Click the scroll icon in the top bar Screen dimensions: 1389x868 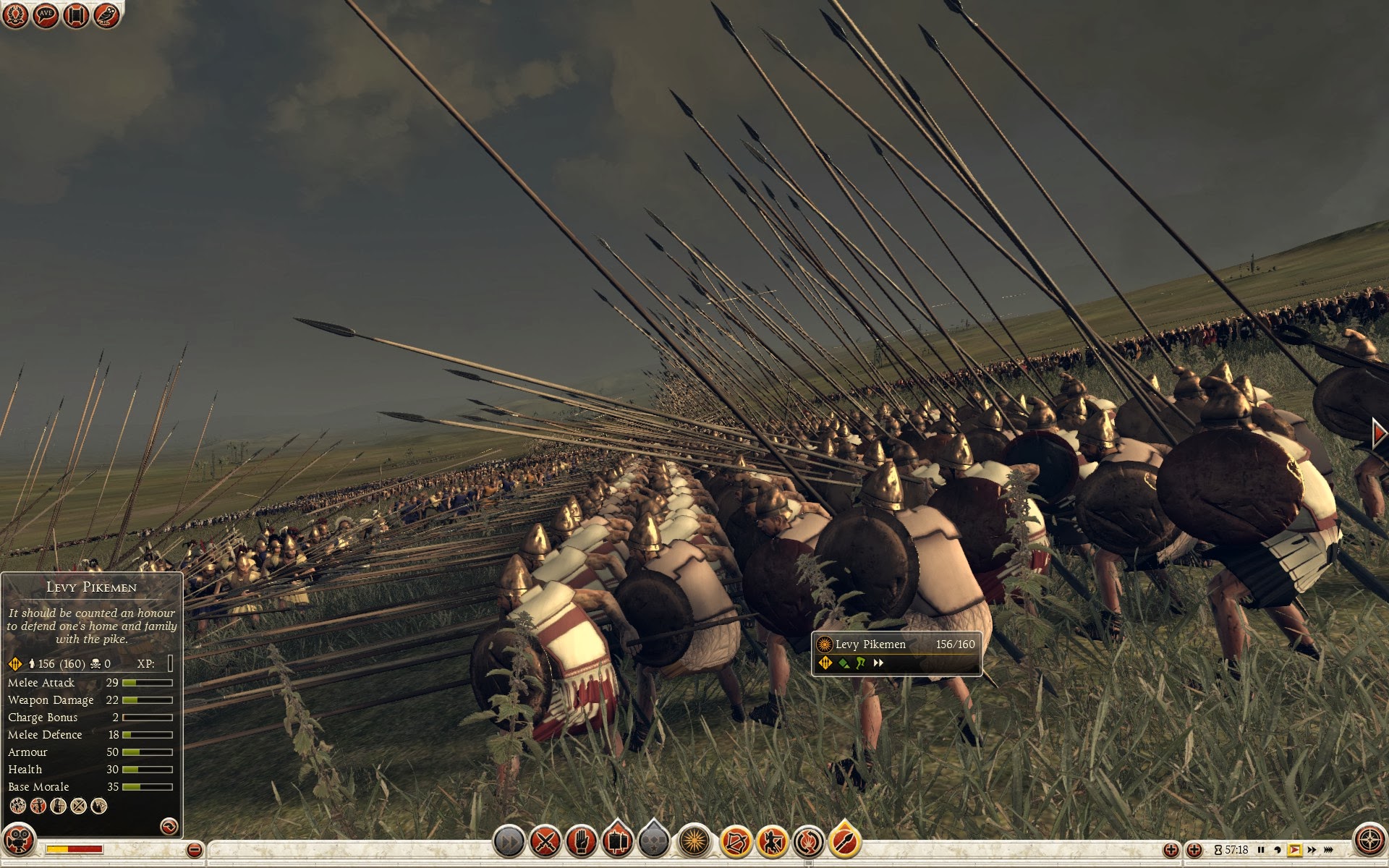point(76,15)
